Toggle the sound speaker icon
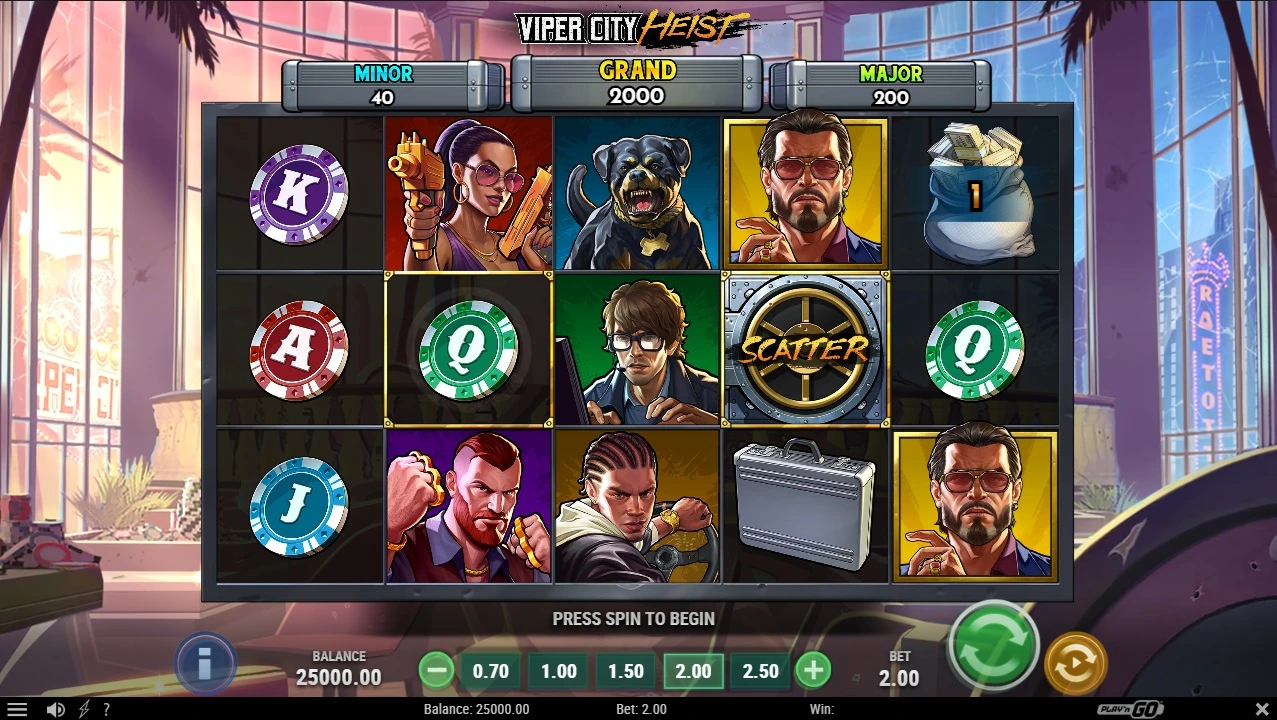This screenshot has width=1277, height=720. pos(56,709)
